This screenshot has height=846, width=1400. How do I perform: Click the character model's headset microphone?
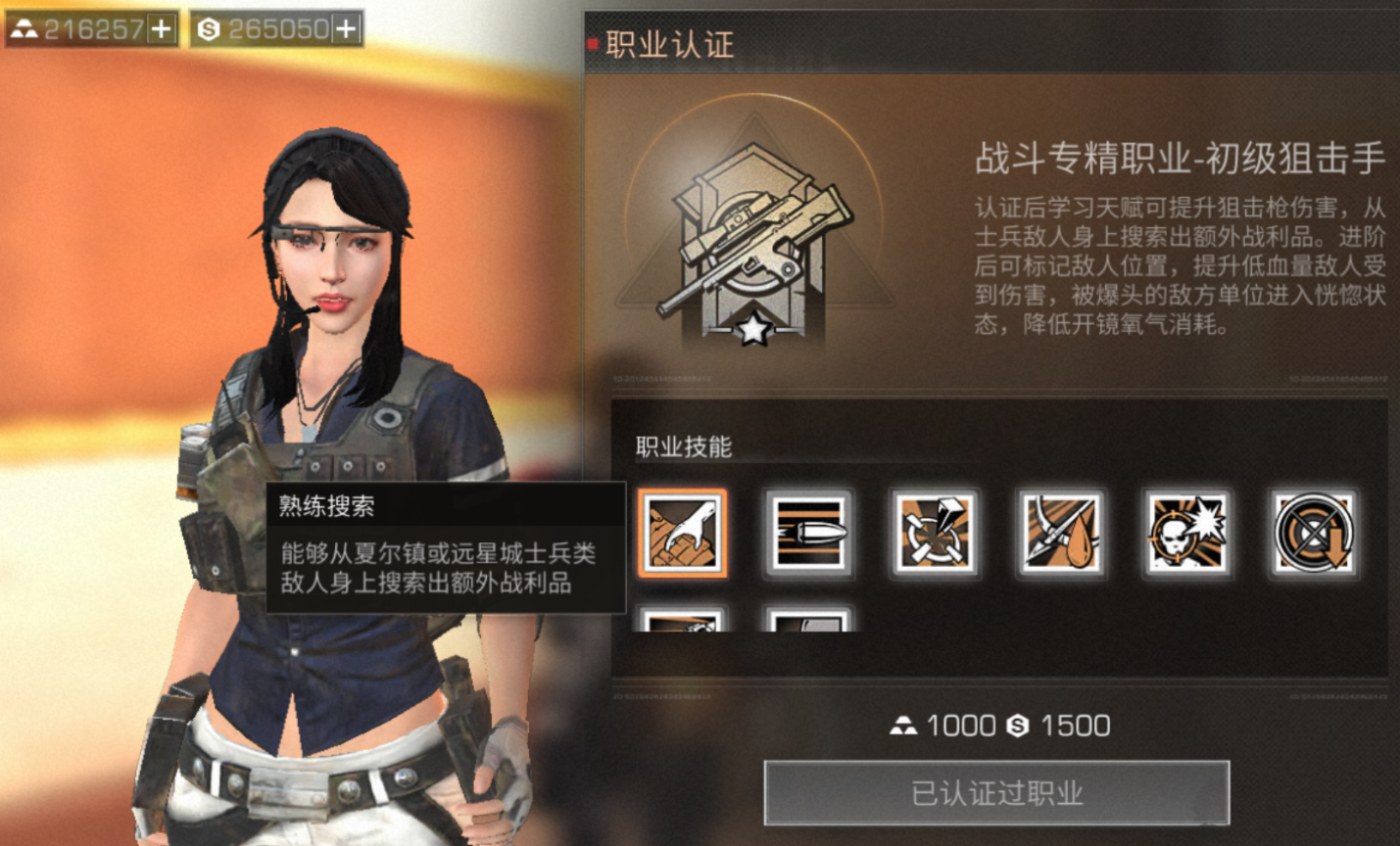click(314, 311)
